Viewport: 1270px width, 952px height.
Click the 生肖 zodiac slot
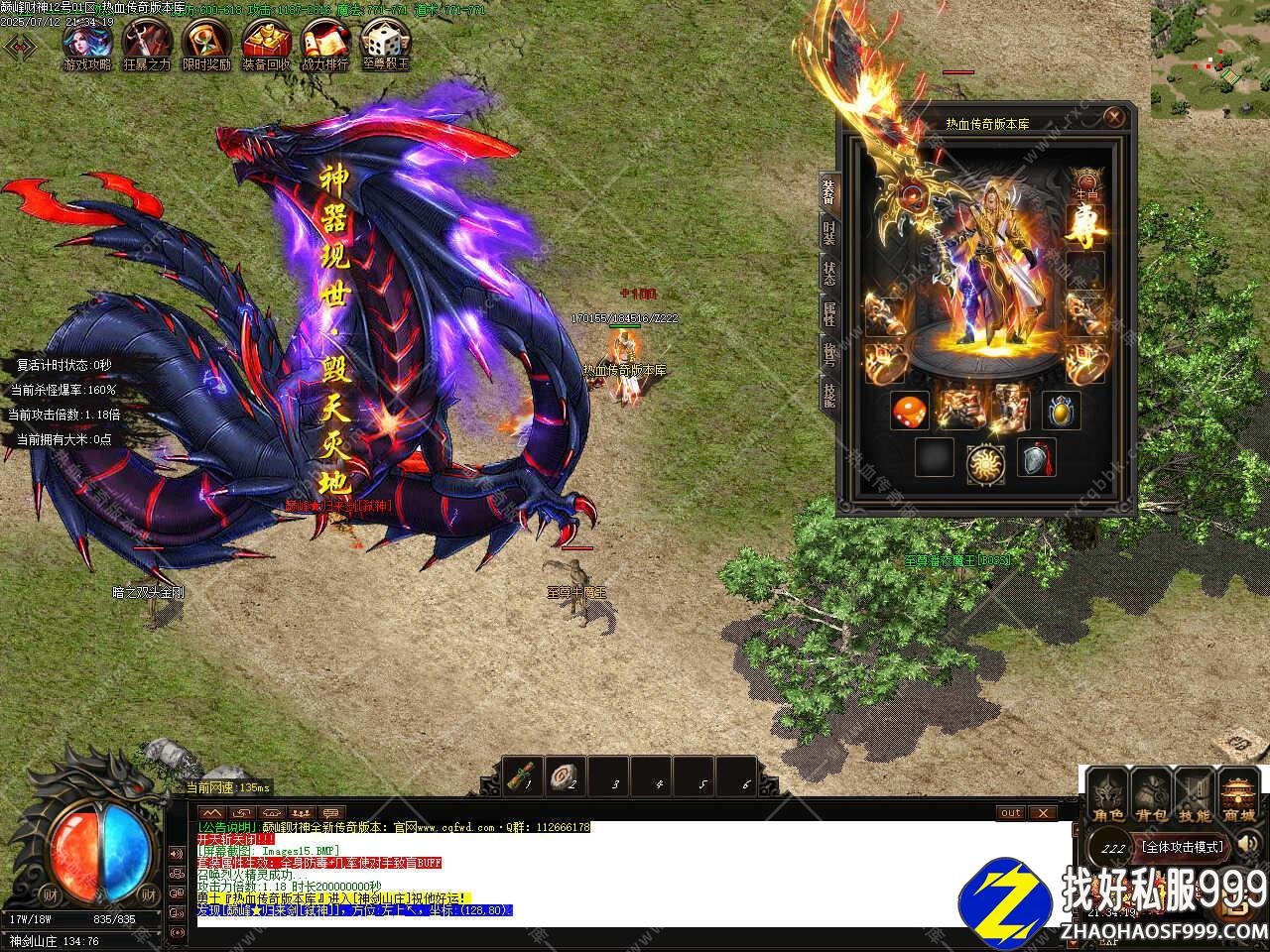[1086, 181]
